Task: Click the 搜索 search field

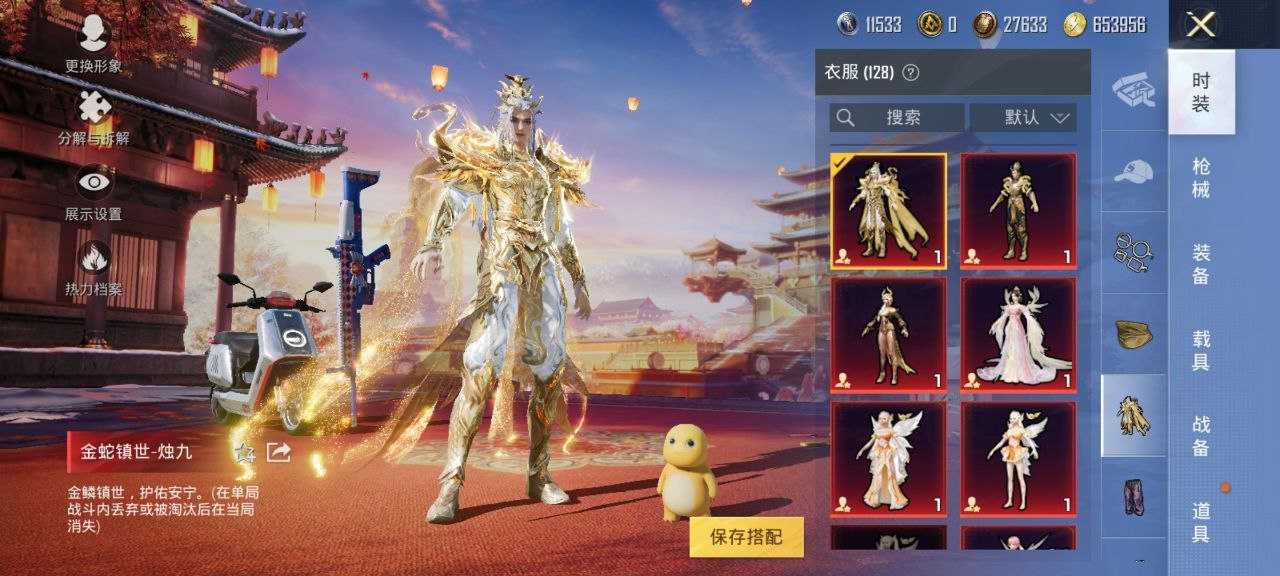Action: coord(897,117)
